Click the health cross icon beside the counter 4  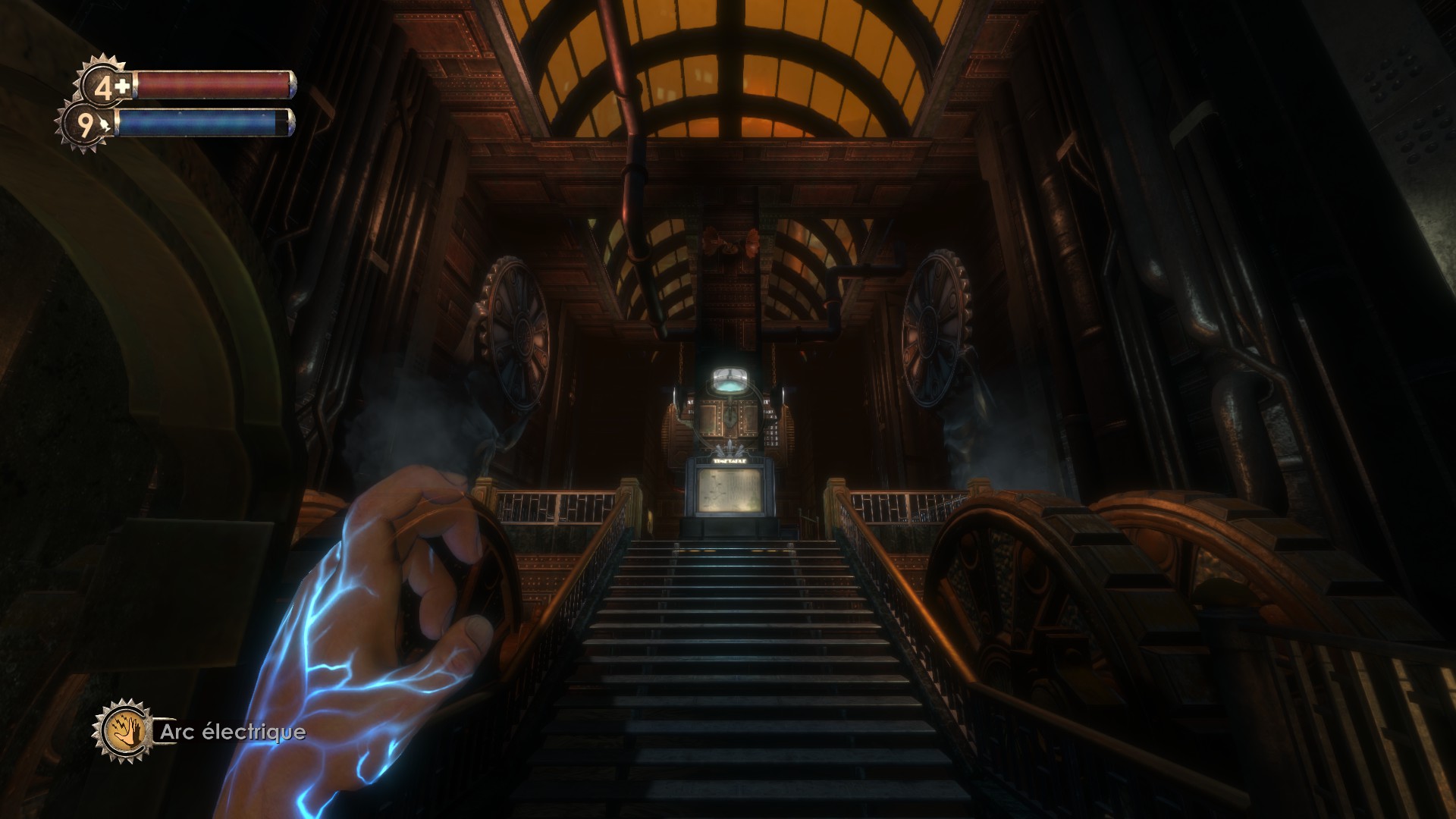[122, 87]
